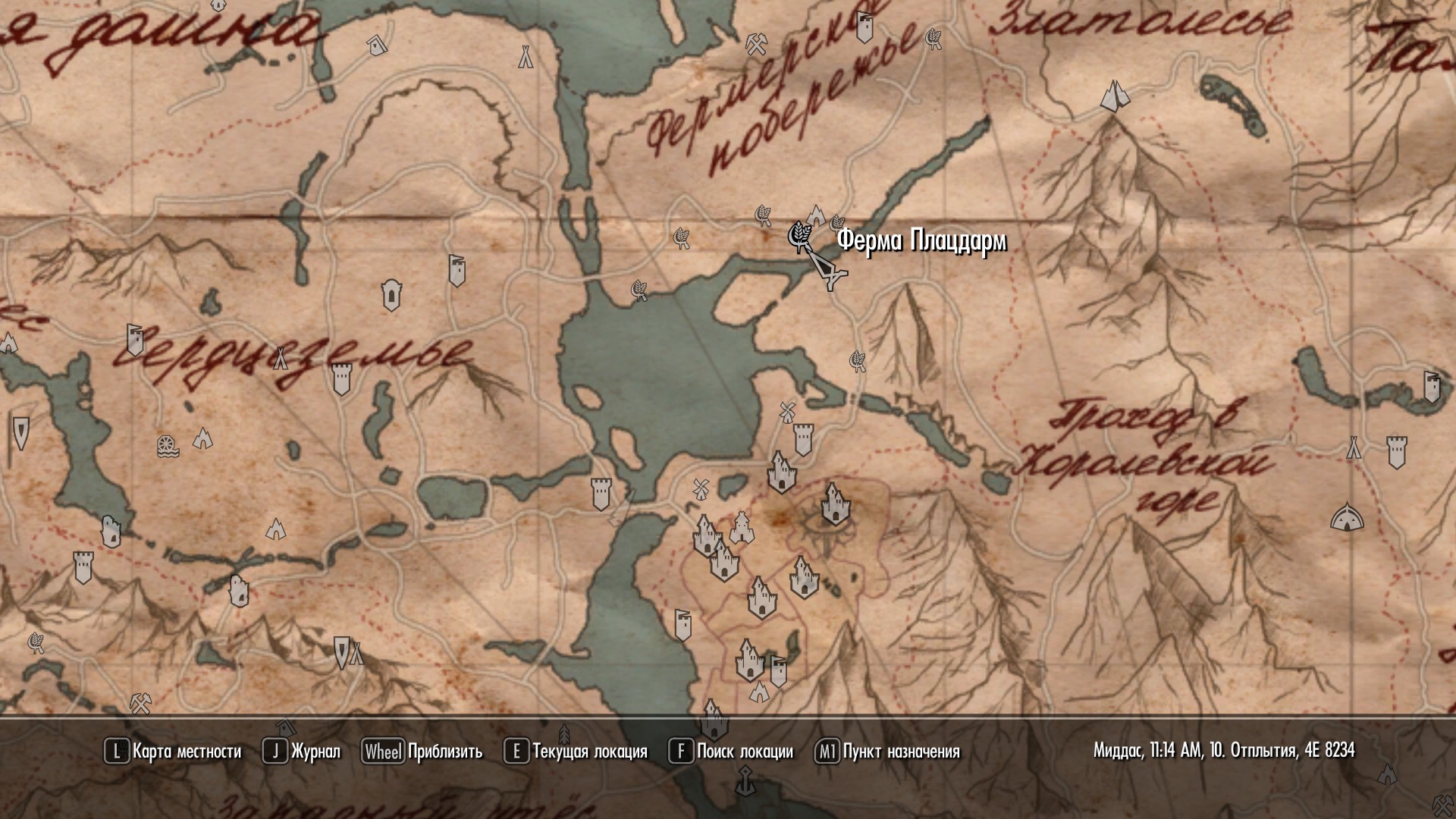Select the arched cave entrance marker
The image size is (1456, 819).
tap(391, 295)
